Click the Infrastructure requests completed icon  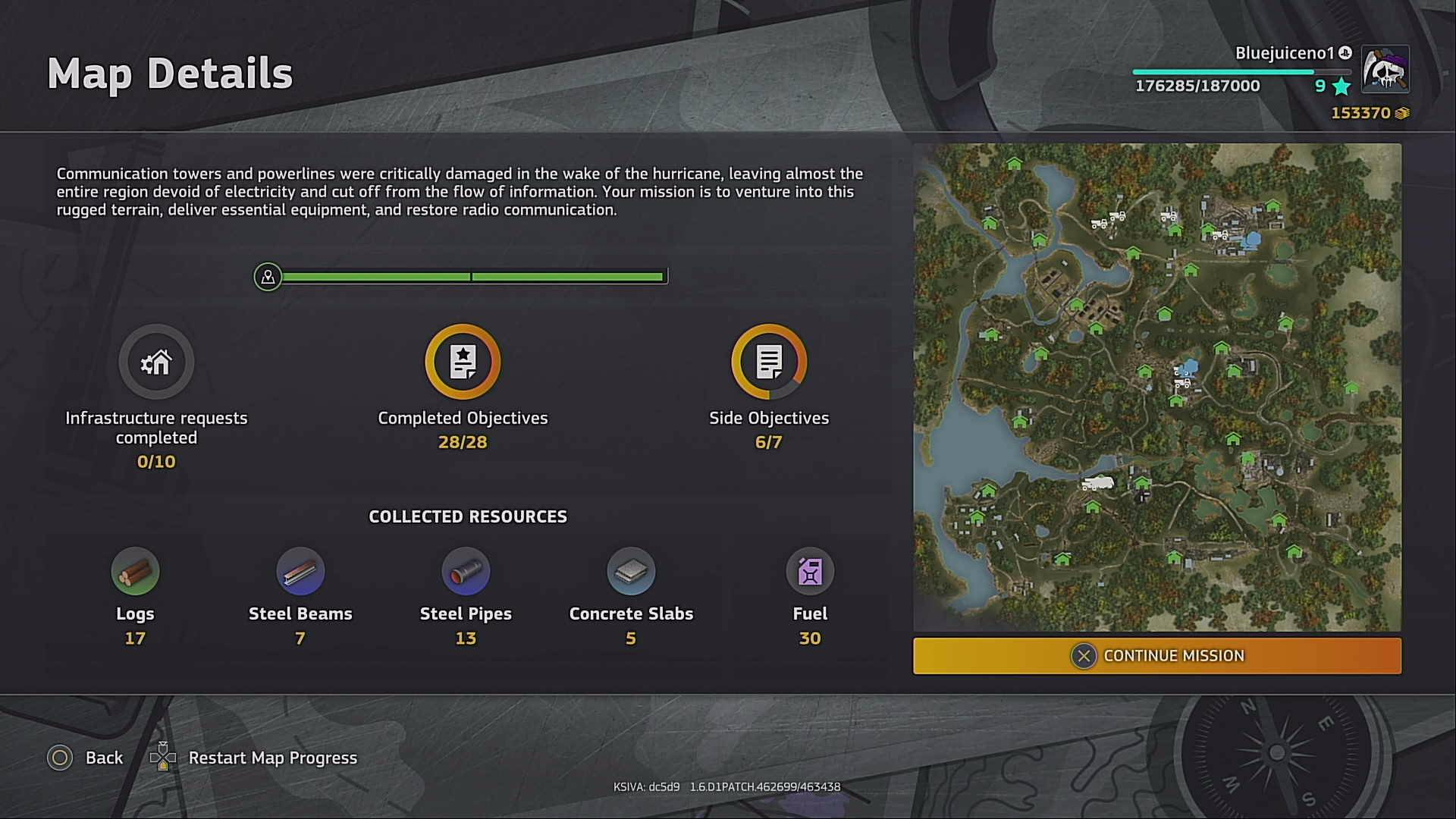coord(155,362)
